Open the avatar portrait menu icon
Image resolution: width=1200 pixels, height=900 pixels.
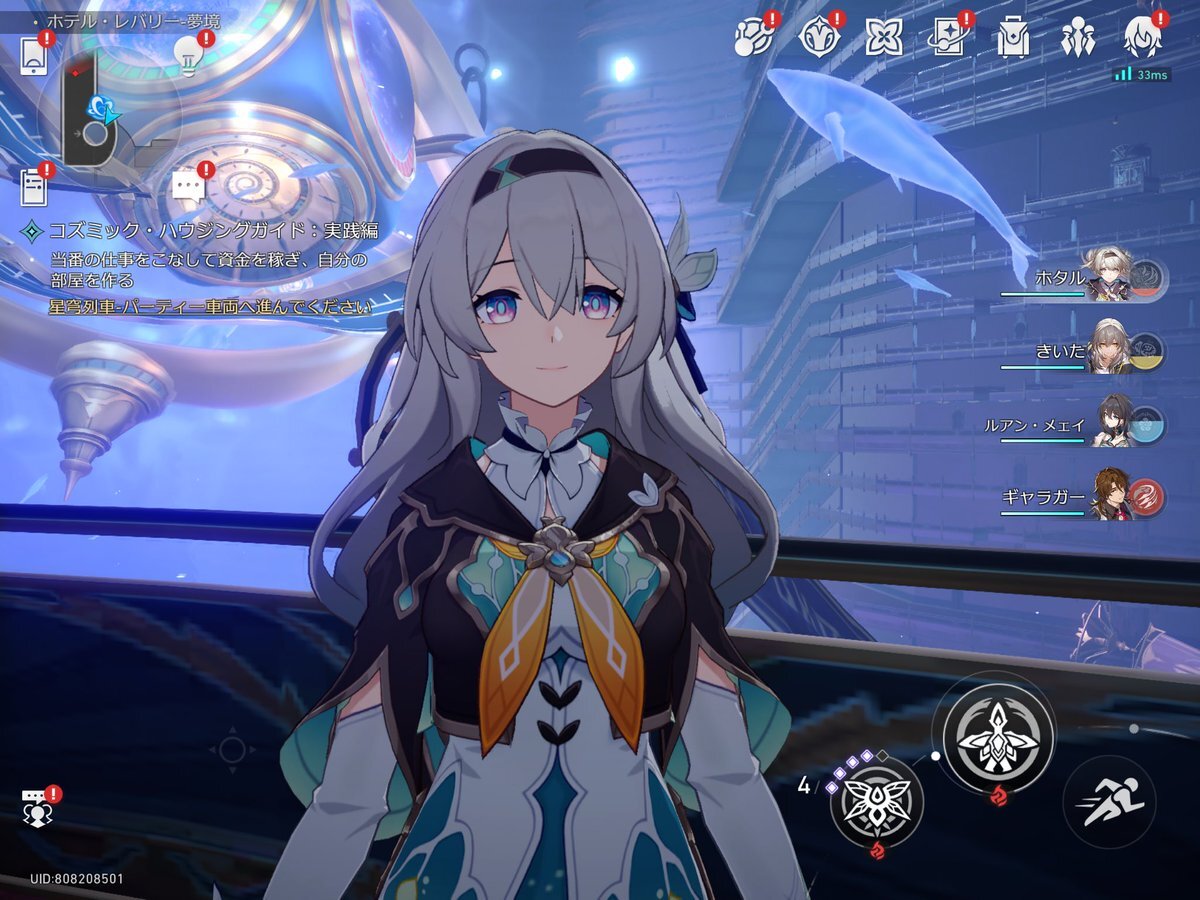1142,38
